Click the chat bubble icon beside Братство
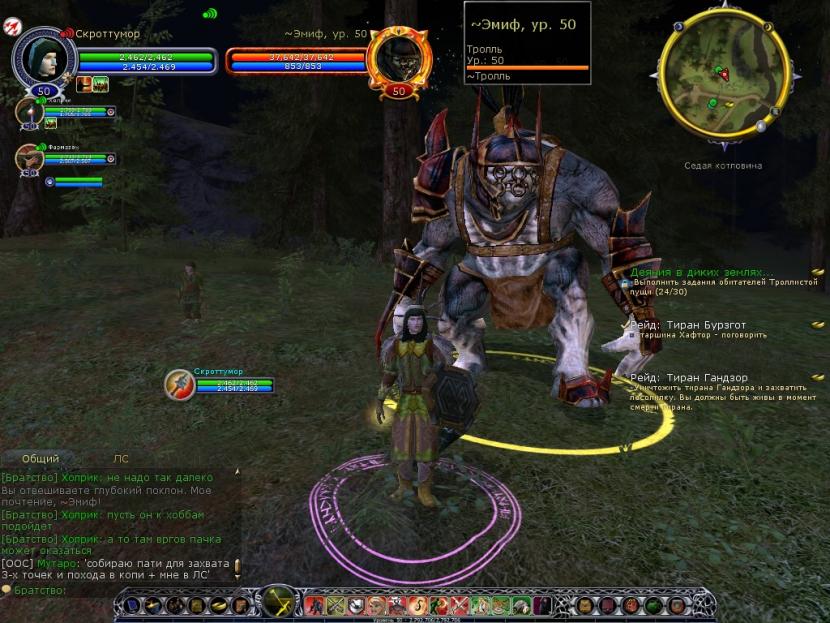830x623 pixels. 6,591
